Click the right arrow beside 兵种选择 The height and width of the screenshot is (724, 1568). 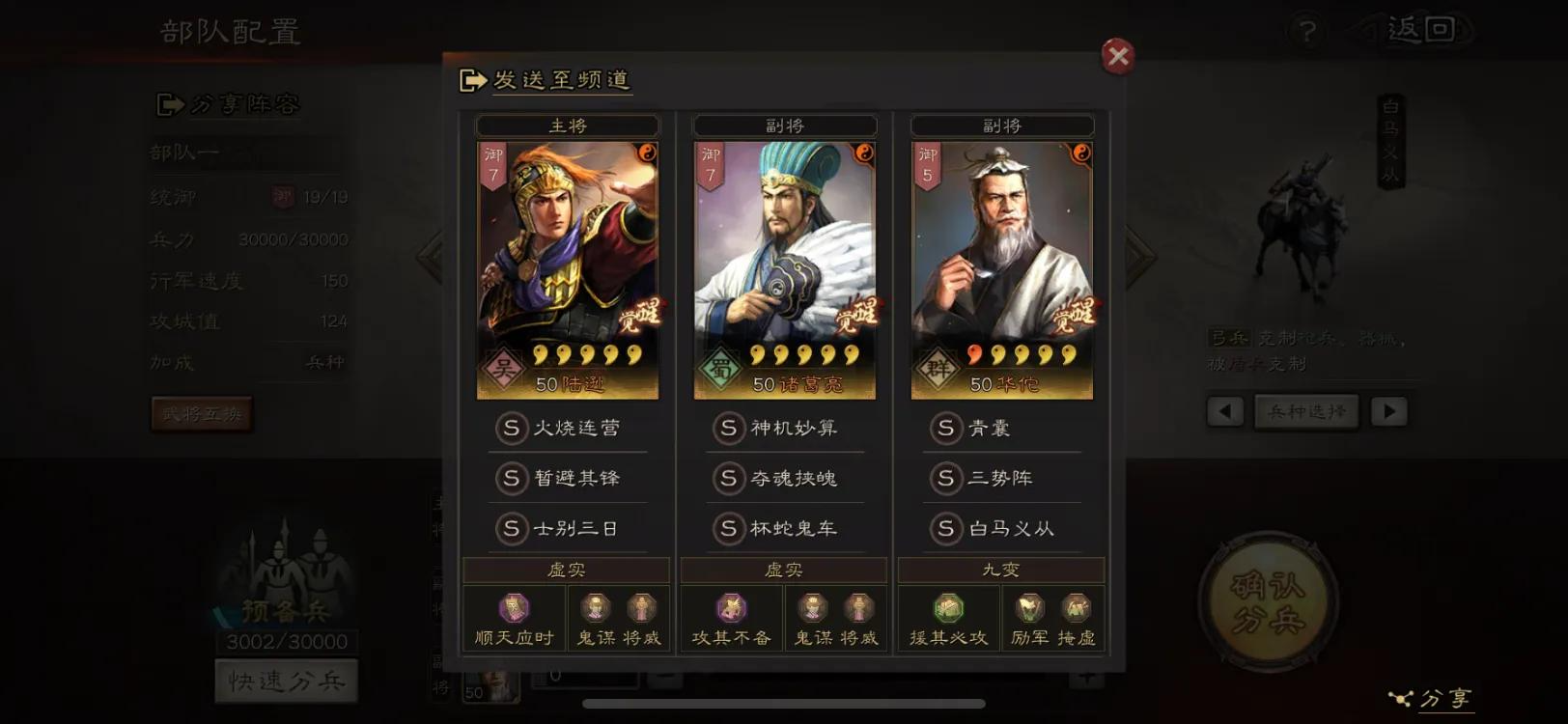pyautogui.click(x=1390, y=411)
